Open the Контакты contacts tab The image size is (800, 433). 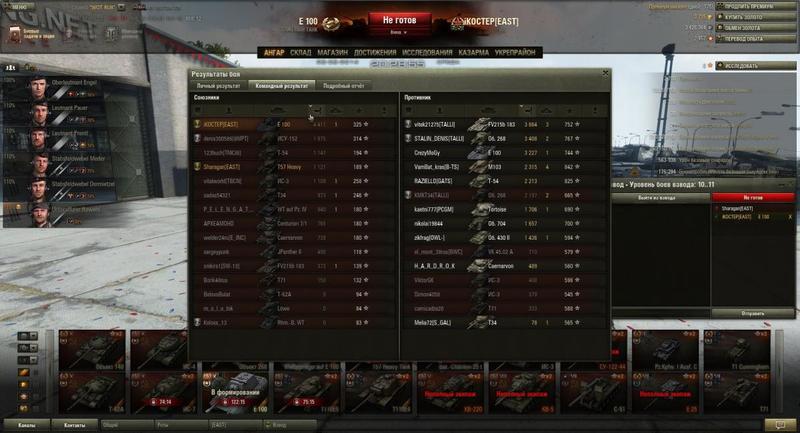(x=75, y=425)
